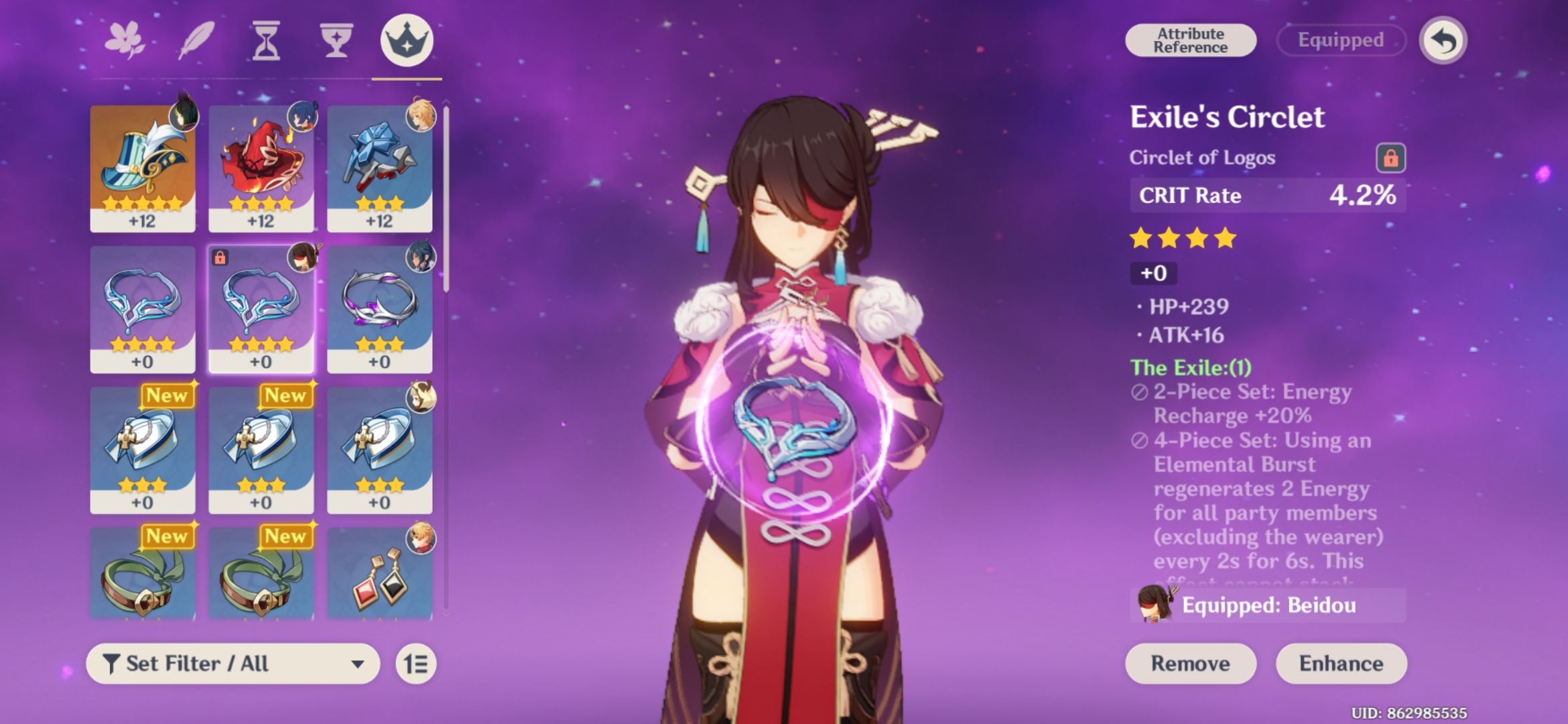This screenshot has width=1568, height=724.
Task: Switch to the Sands of Eon hourglass icon
Action: 267,40
